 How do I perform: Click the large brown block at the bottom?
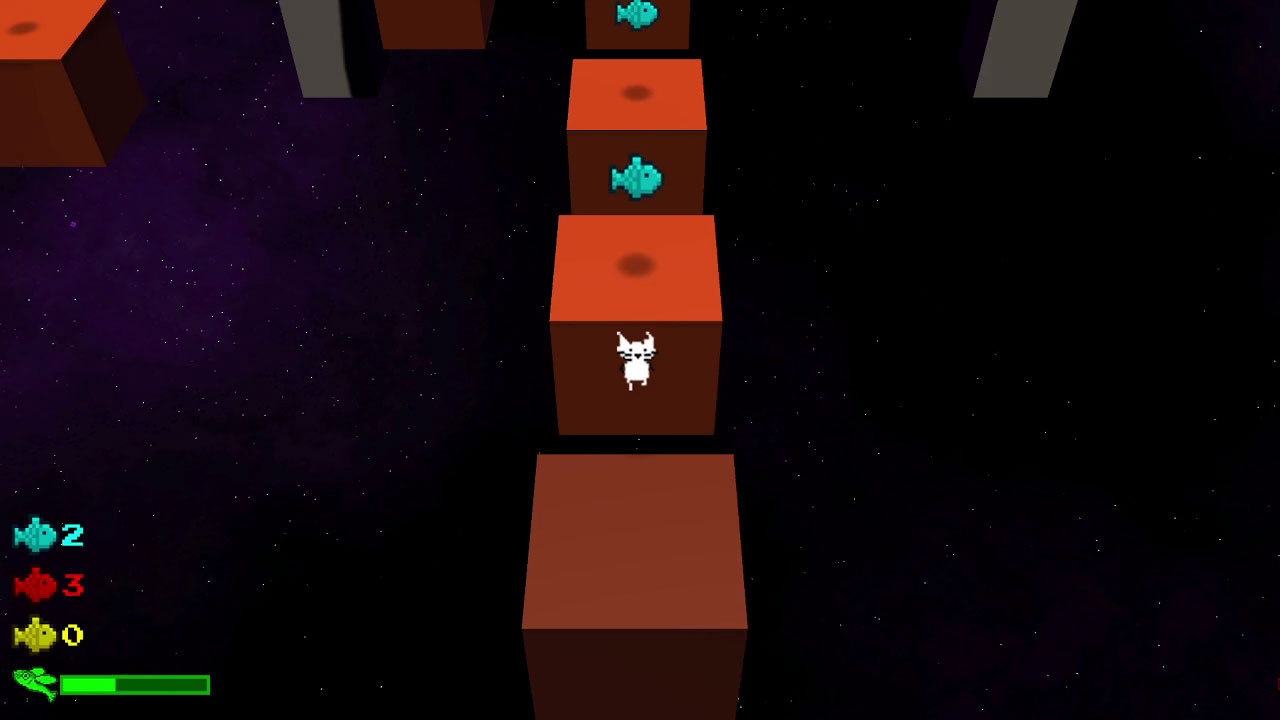coord(636,560)
